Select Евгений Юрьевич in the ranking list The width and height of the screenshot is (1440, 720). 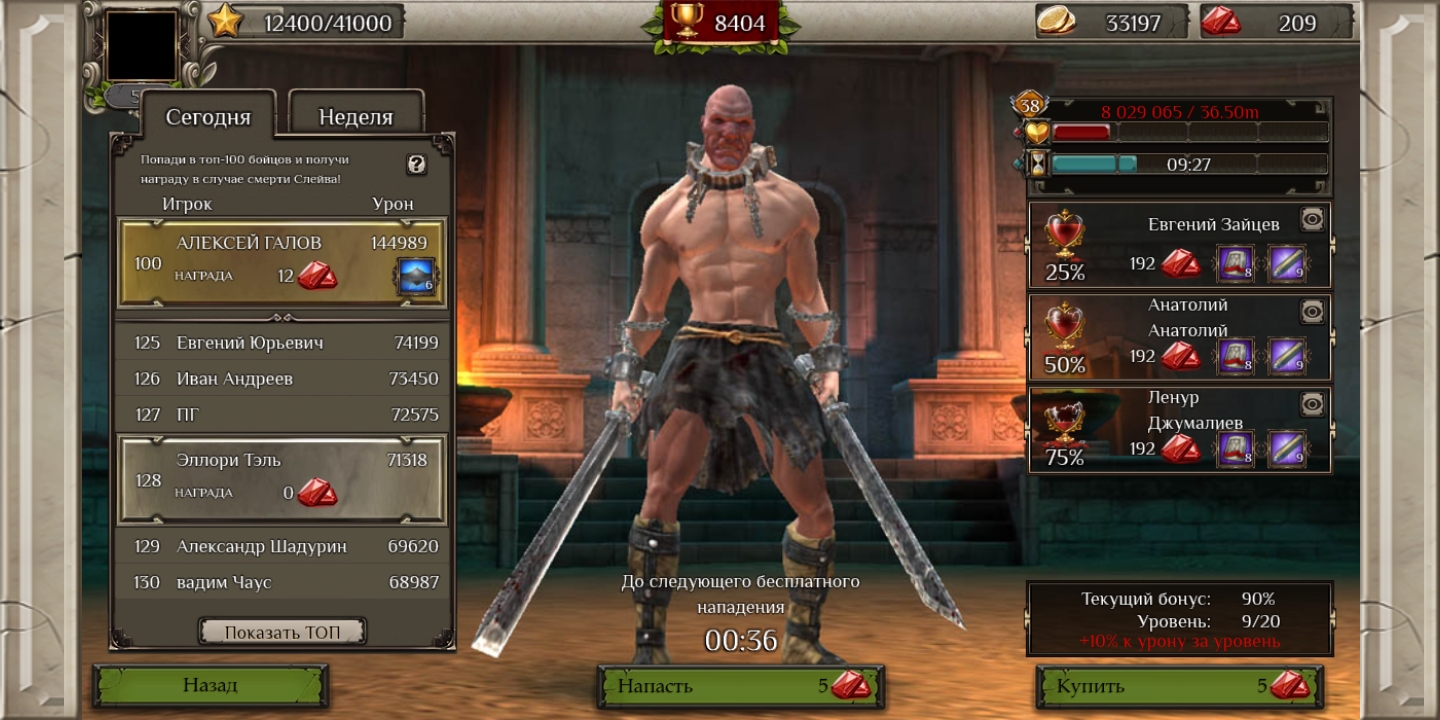click(x=282, y=343)
